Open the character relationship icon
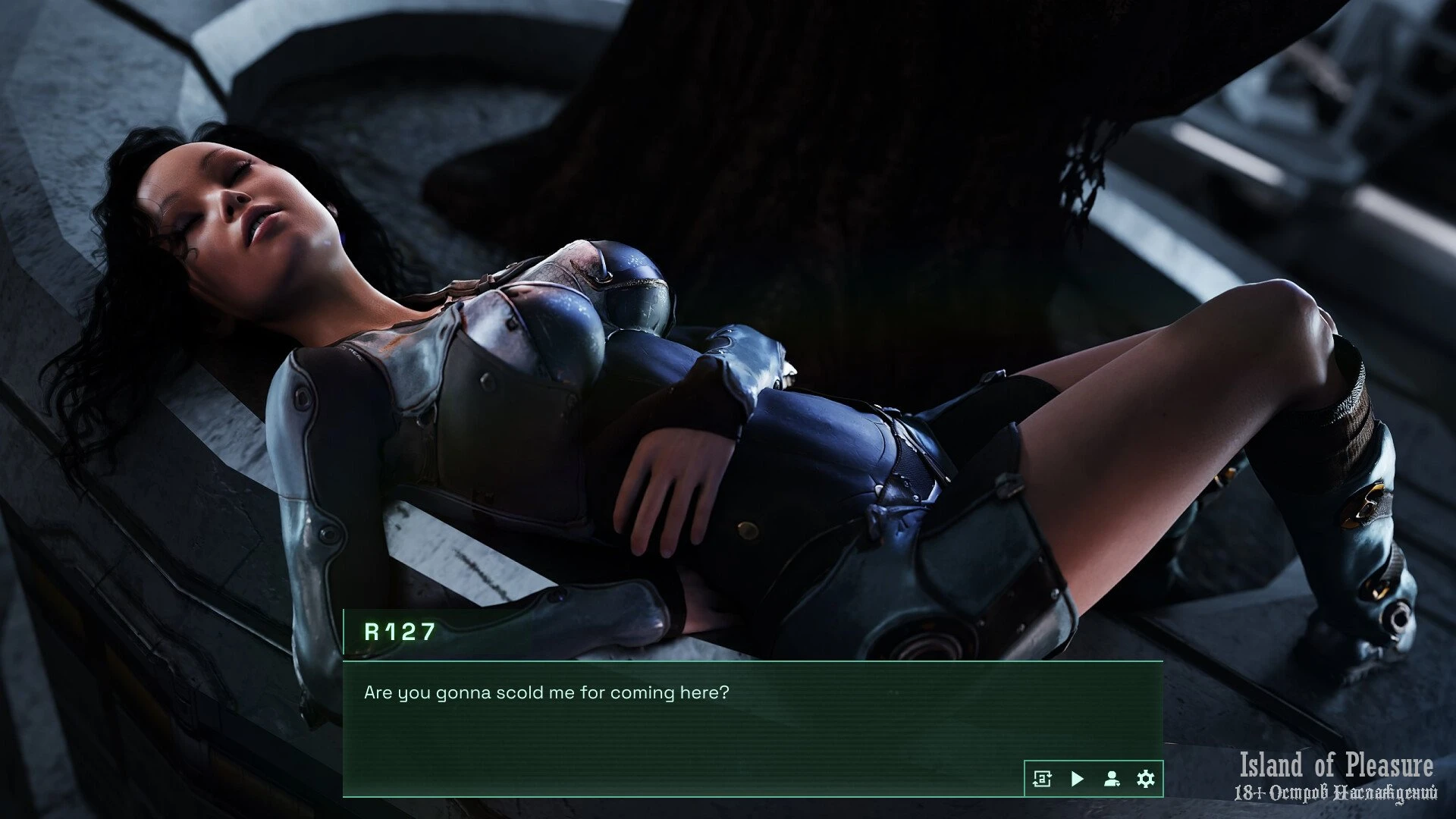 1112,779
